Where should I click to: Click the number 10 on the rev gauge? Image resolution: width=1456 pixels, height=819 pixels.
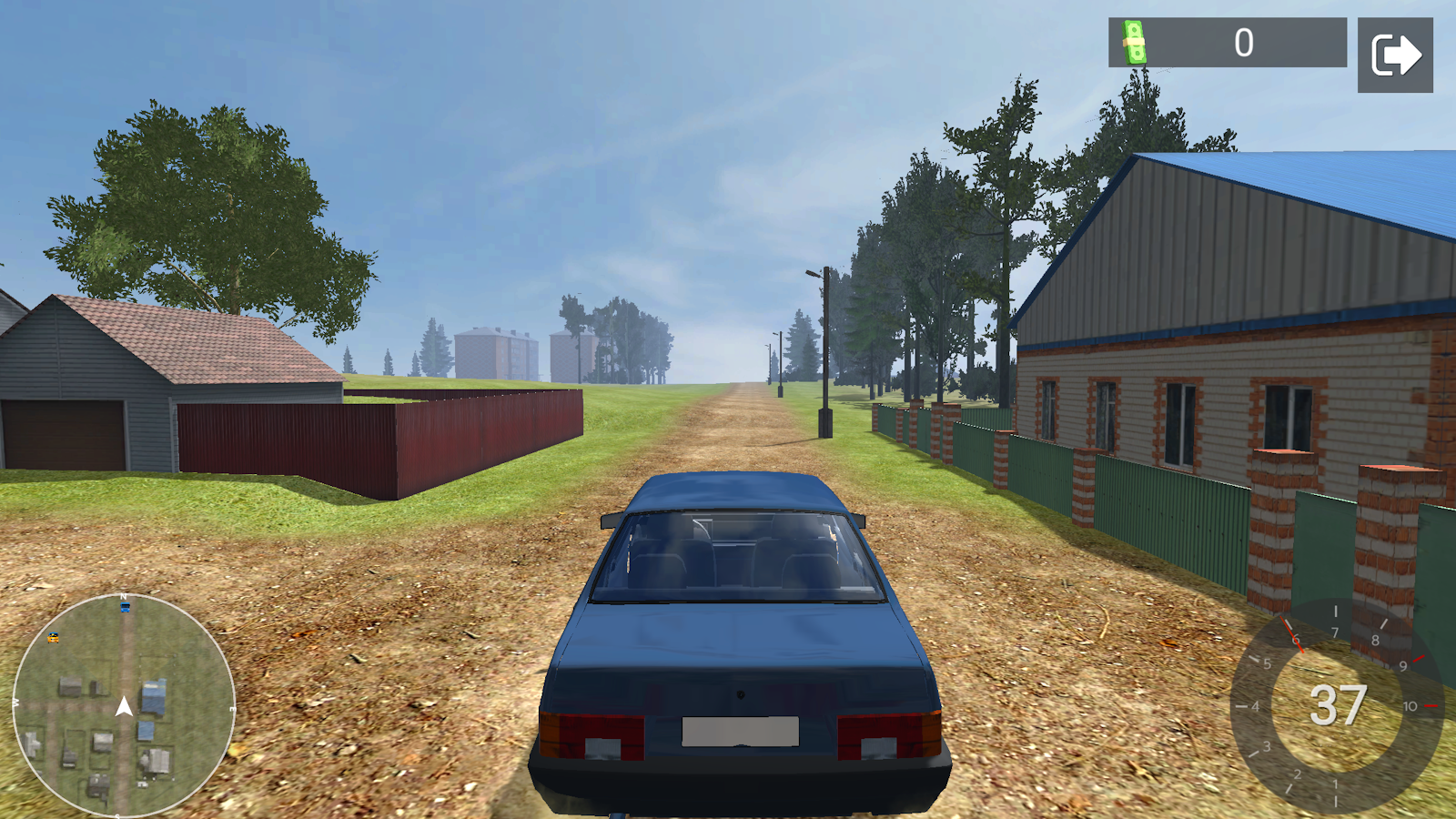(1410, 706)
